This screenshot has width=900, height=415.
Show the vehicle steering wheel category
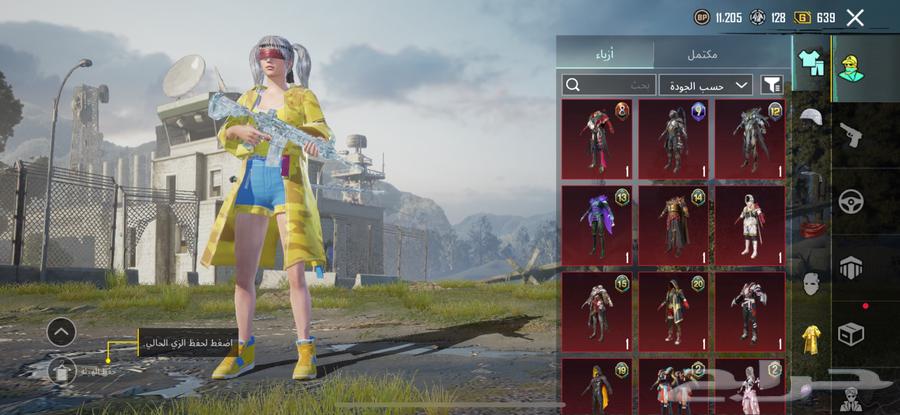(851, 200)
